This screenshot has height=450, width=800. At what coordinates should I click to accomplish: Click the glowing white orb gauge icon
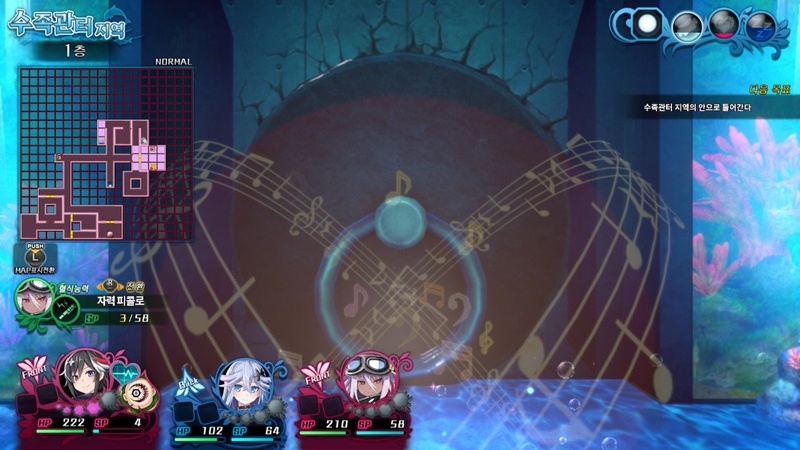[x=649, y=24]
